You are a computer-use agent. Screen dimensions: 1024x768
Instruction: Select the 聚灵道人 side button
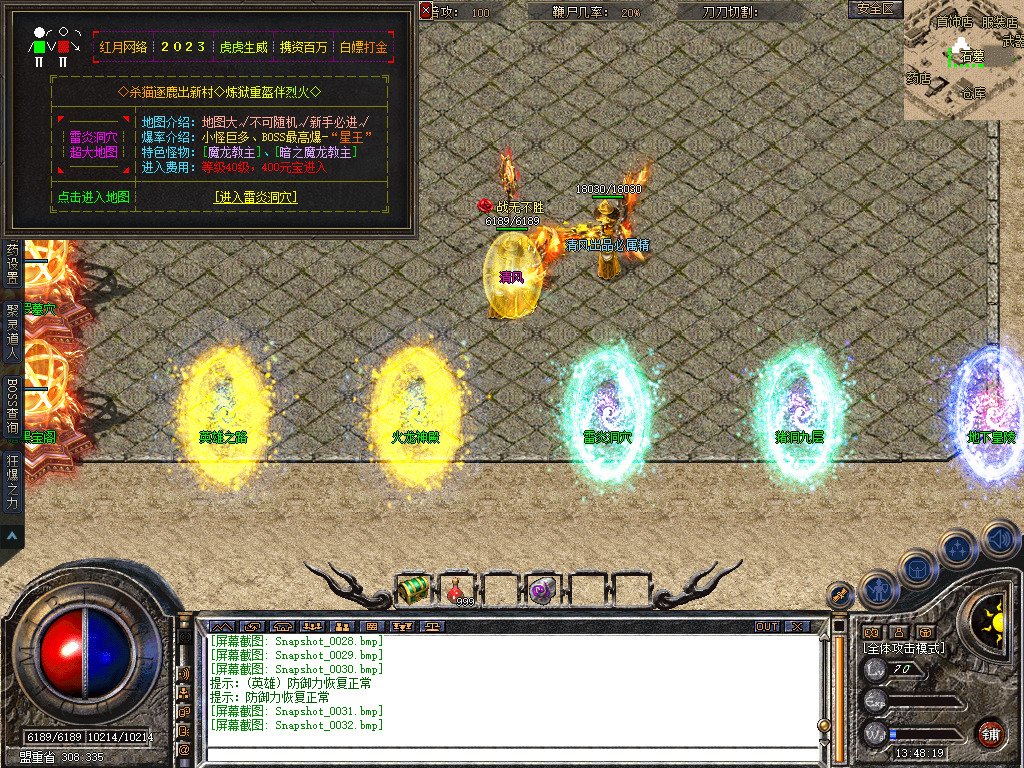tap(12, 331)
